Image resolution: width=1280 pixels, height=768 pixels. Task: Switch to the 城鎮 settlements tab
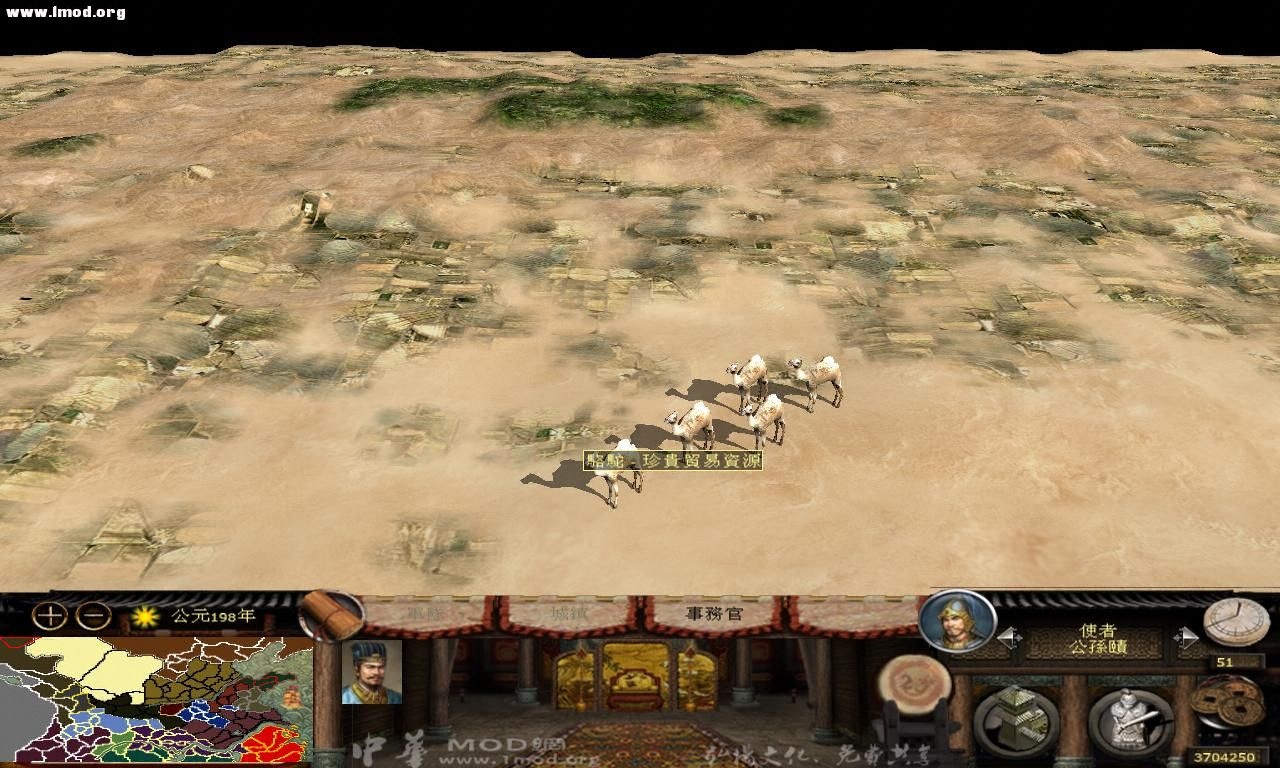(566, 614)
